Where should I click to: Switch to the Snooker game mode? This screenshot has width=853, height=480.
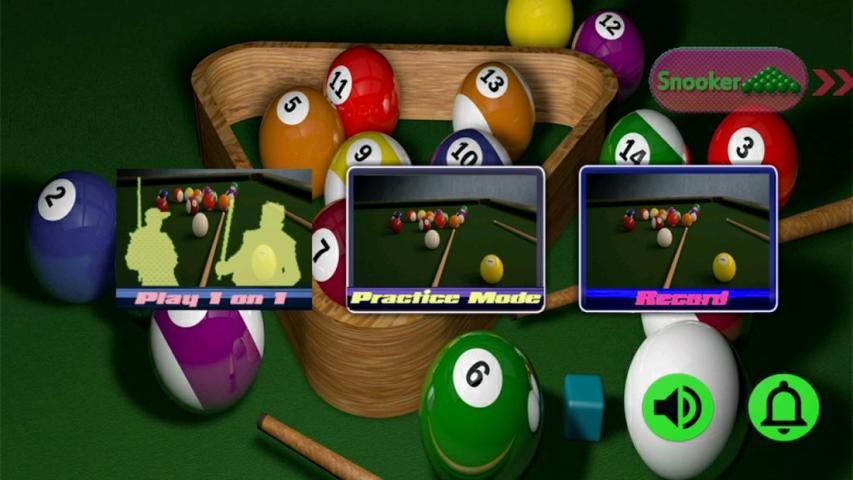[x=728, y=81]
